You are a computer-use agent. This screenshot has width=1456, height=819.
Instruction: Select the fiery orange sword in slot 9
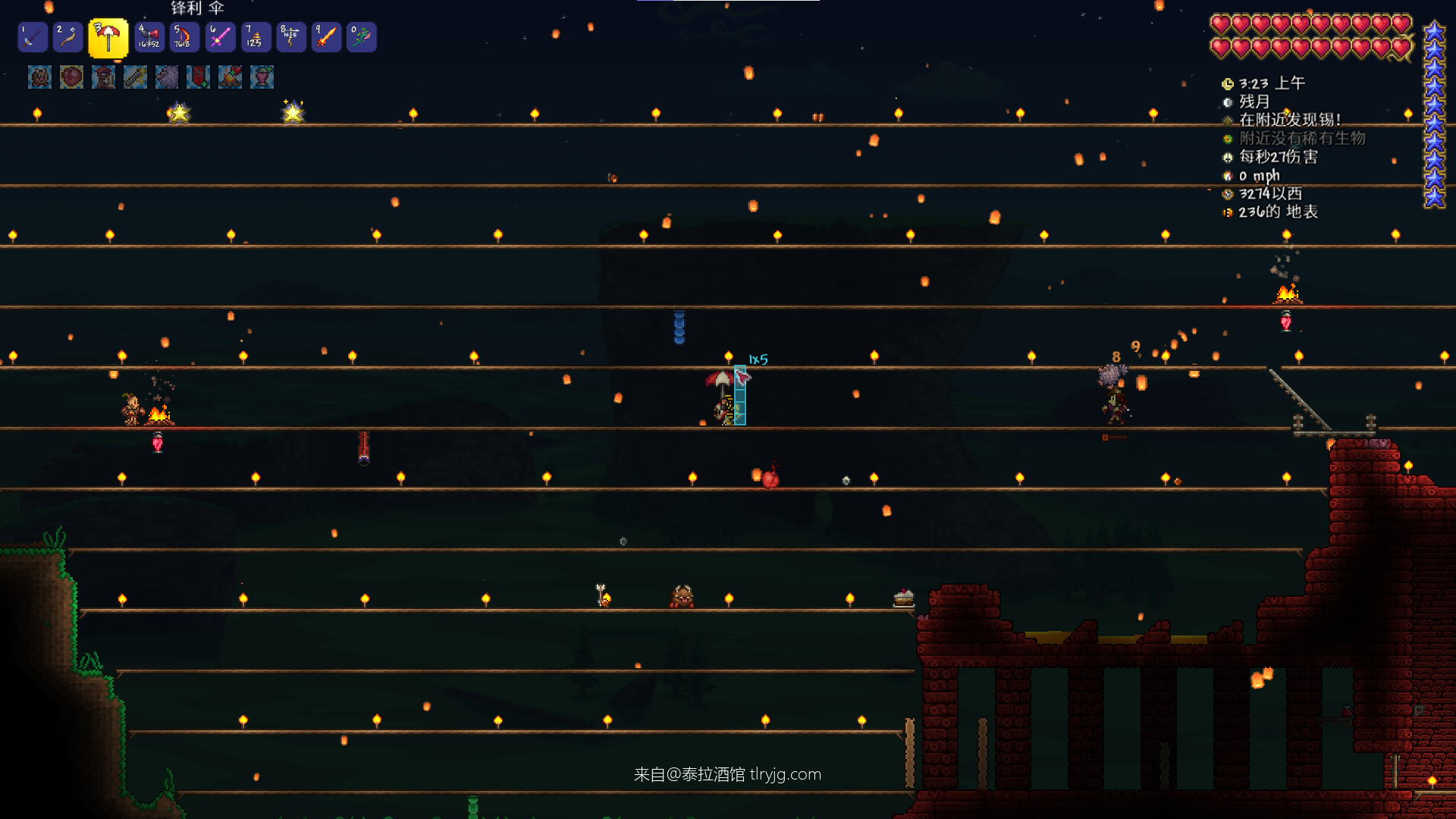tap(327, 37)
